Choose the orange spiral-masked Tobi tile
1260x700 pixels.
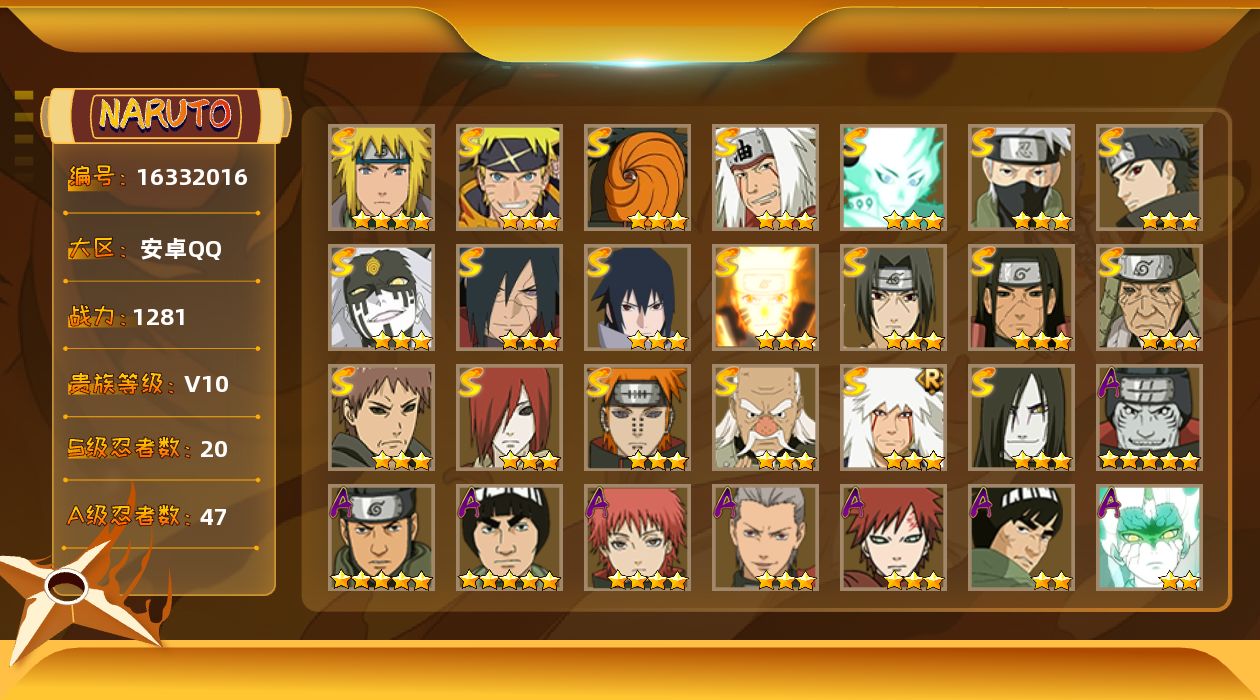point(637,177)
